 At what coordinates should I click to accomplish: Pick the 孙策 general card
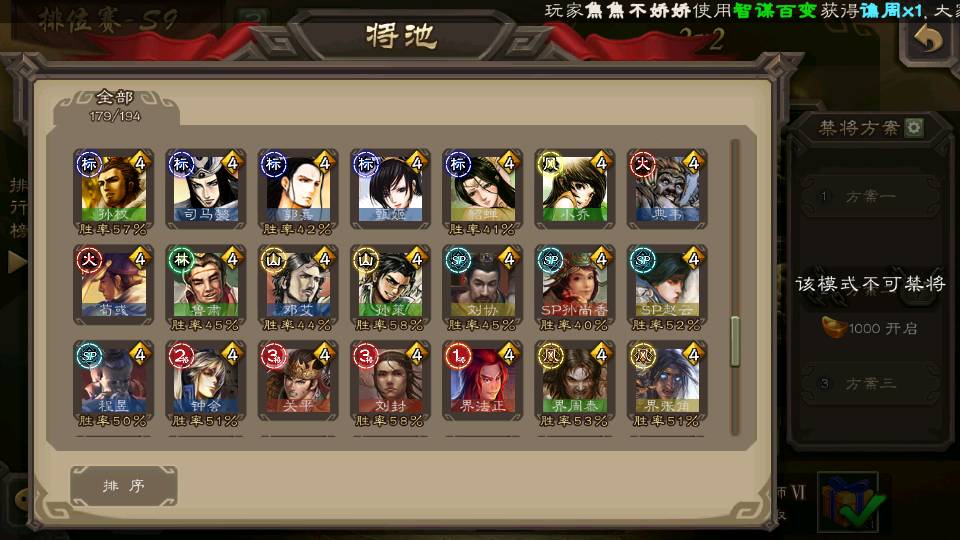(x=389, y=286)
